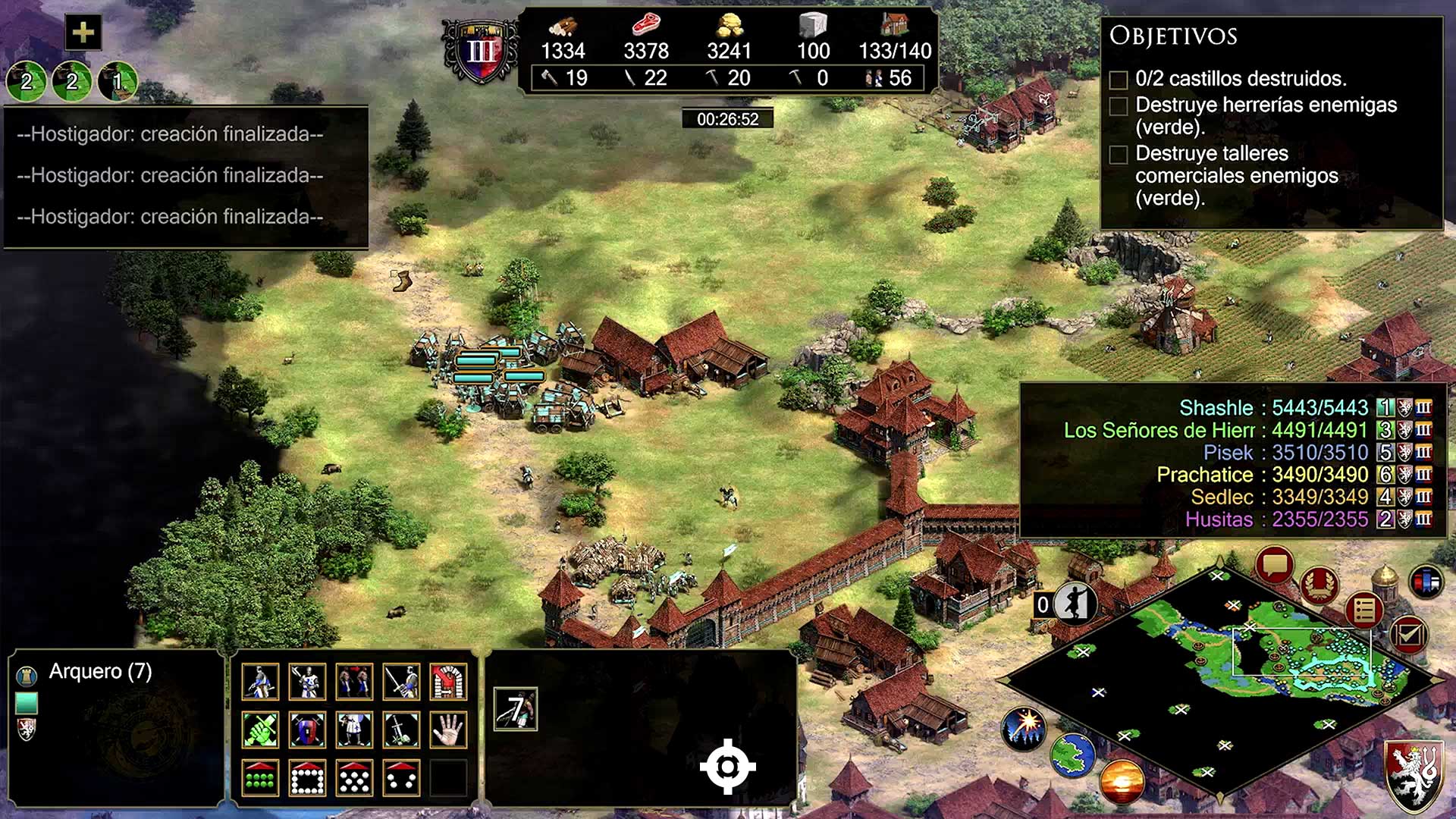Activate the flare signal button
Viewport: 1456px width, 819px height.
coord(1024,728)
